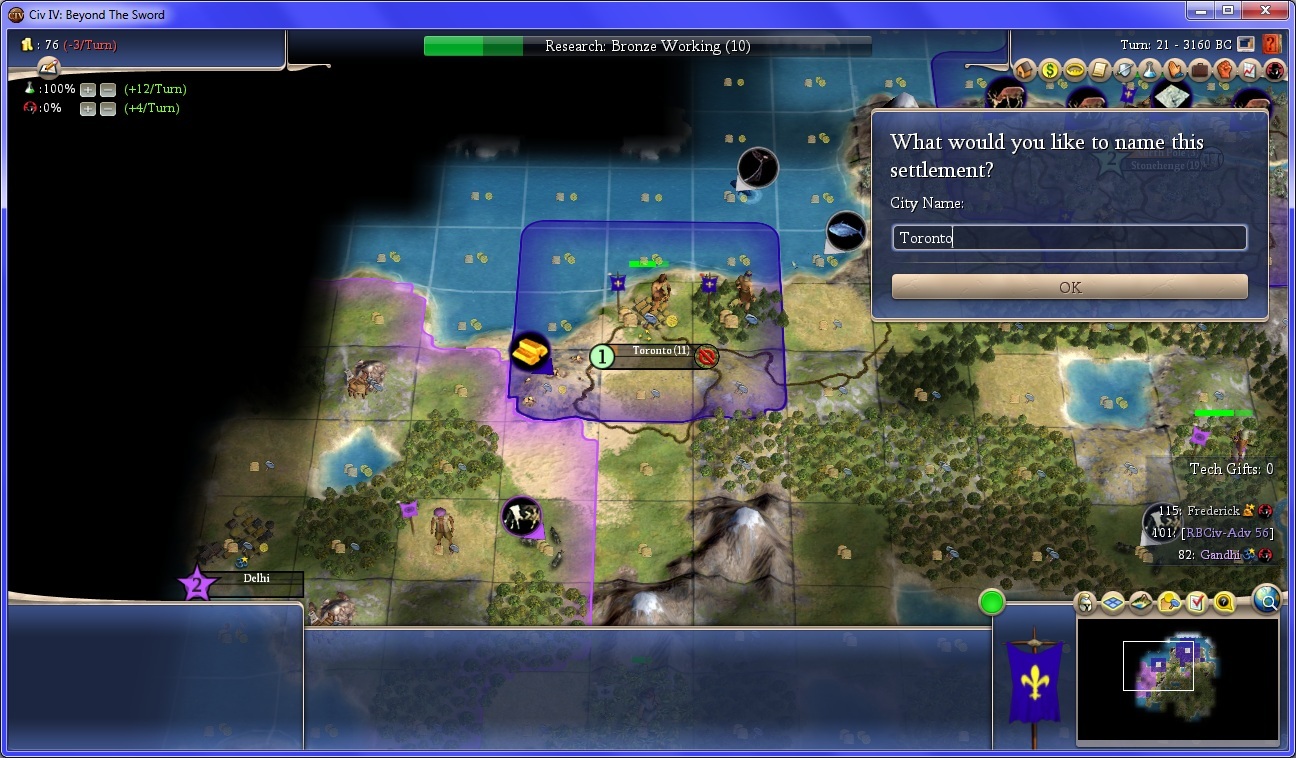Viewport: 1296px width, 760px height.
Task: Confirm the city name with OK
Action: coord(1069,287)
